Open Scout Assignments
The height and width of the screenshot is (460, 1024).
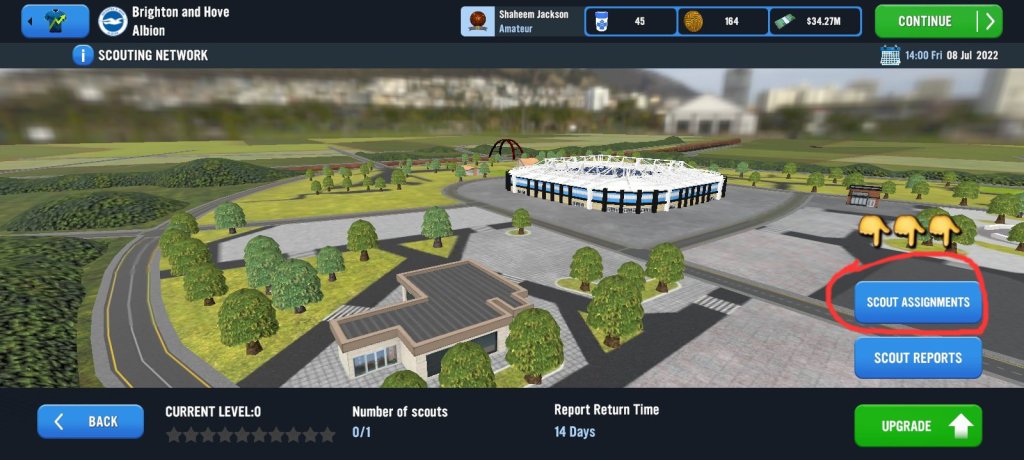[917, 302]
